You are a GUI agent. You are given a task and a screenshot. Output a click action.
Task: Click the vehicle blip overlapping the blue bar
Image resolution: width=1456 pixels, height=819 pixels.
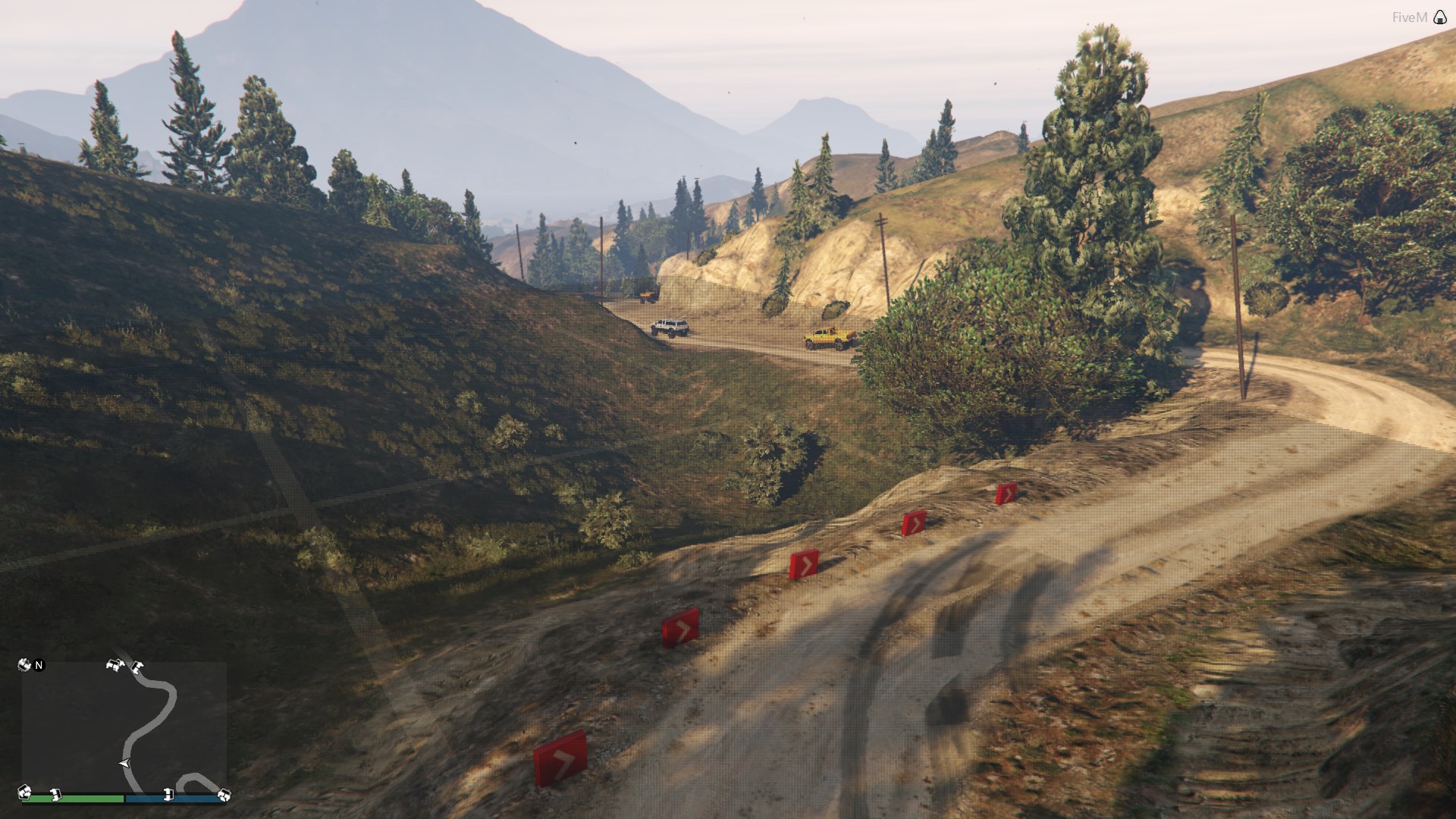pyautogui.click(x=168, y=795)
